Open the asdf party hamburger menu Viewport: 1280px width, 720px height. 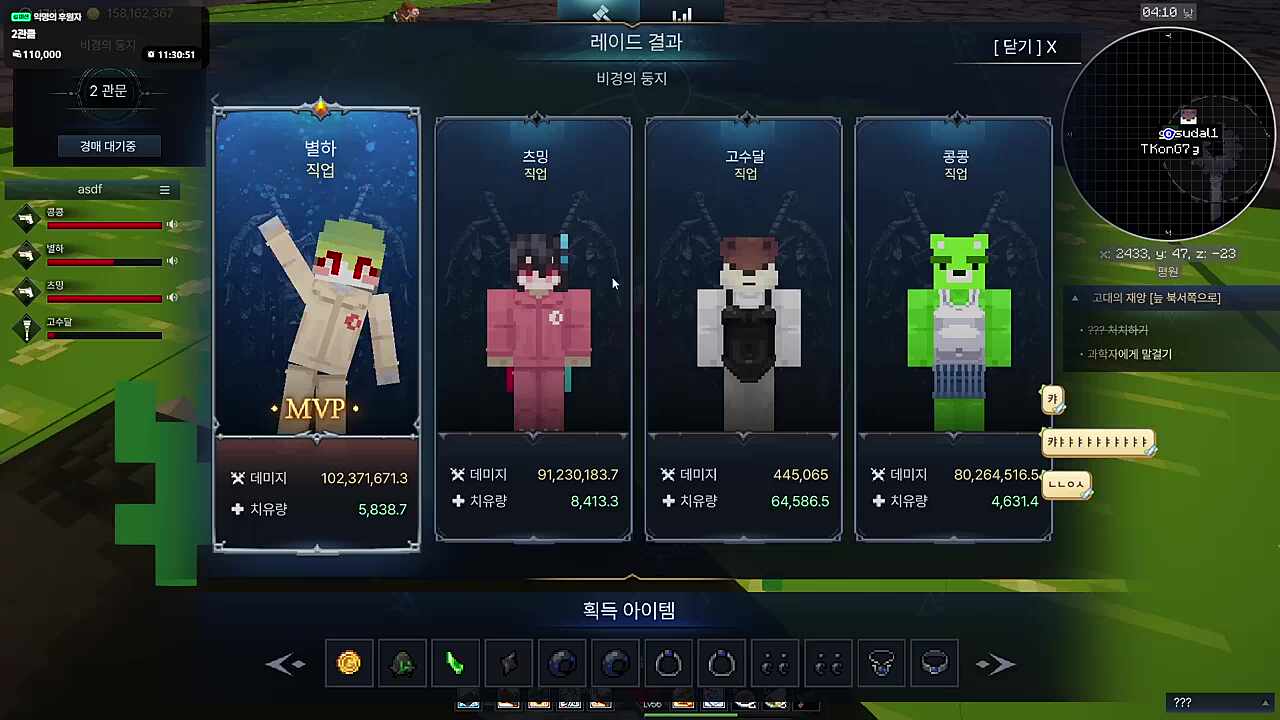pyautogui.click(x=165, y=189)
